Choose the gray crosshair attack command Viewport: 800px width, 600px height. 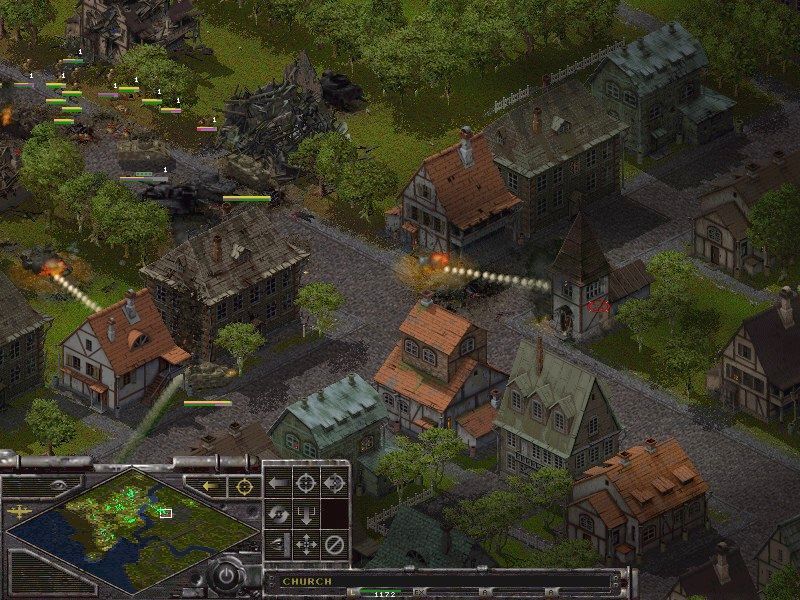[306, 483]
